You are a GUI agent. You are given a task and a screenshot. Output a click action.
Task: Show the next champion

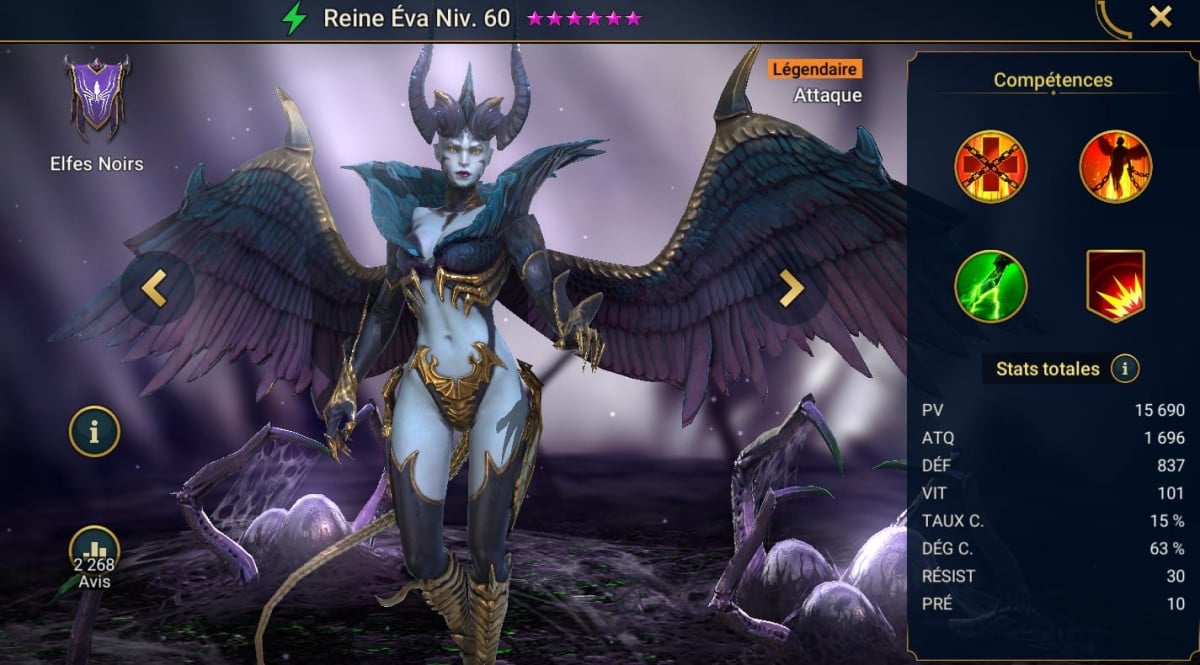[791, 288]
